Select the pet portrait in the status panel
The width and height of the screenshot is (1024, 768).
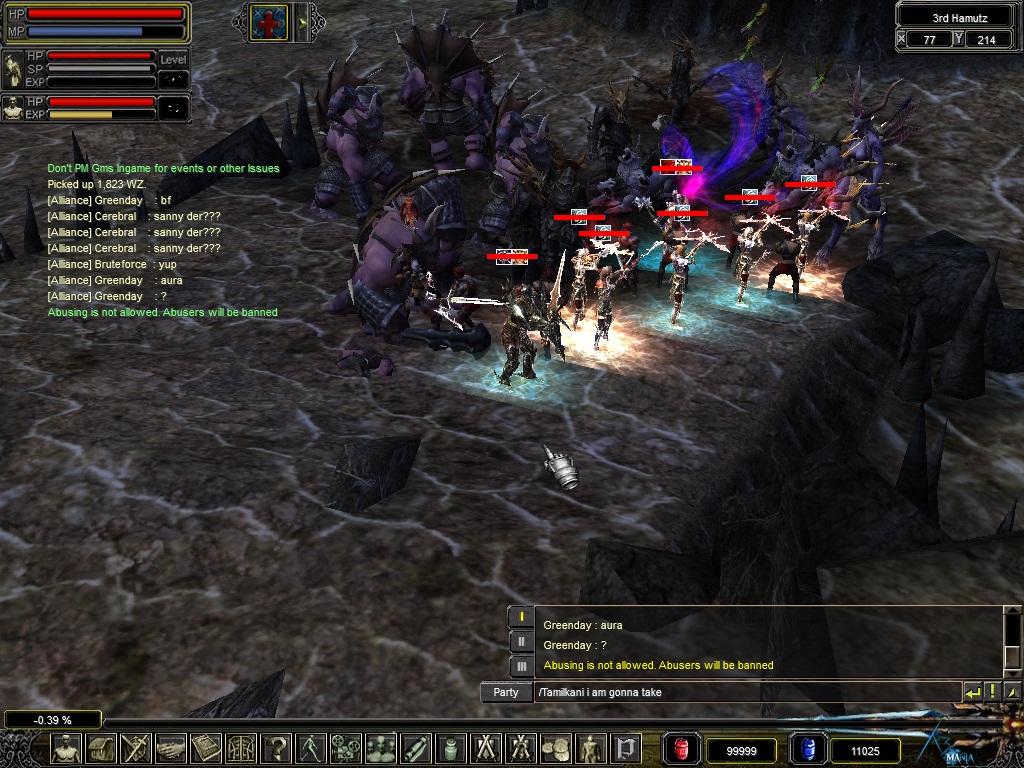coord(14,108)
